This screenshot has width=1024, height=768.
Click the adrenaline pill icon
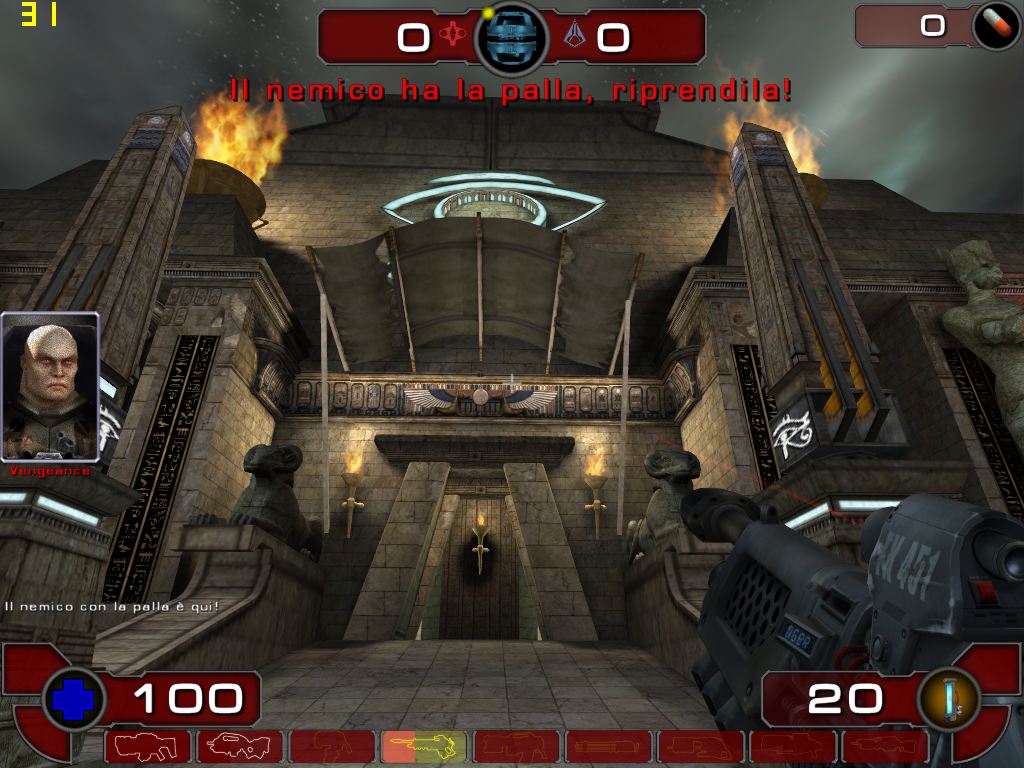tap(995, 26)
